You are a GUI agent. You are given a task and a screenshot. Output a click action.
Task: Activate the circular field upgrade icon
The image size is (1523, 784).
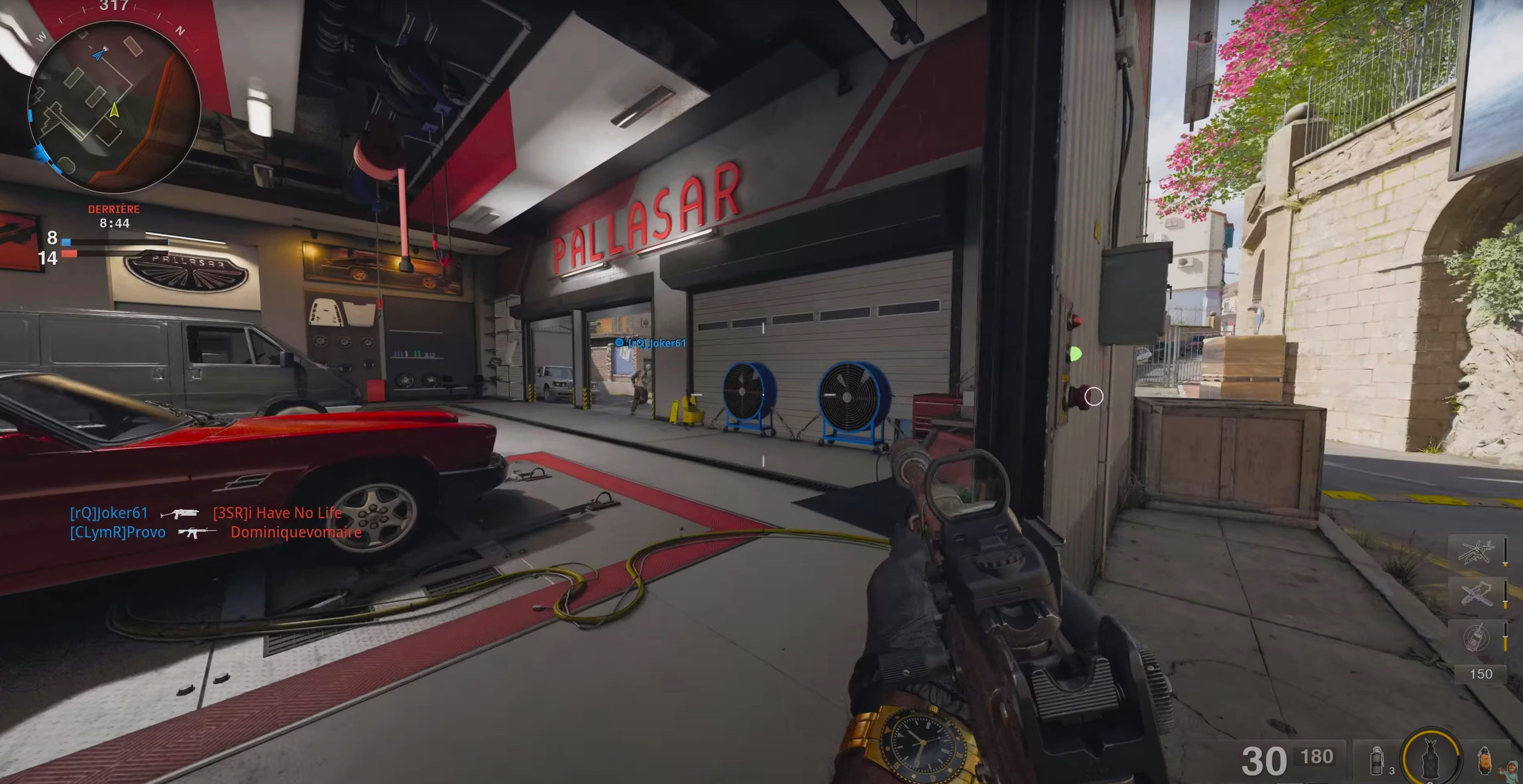1431,758
